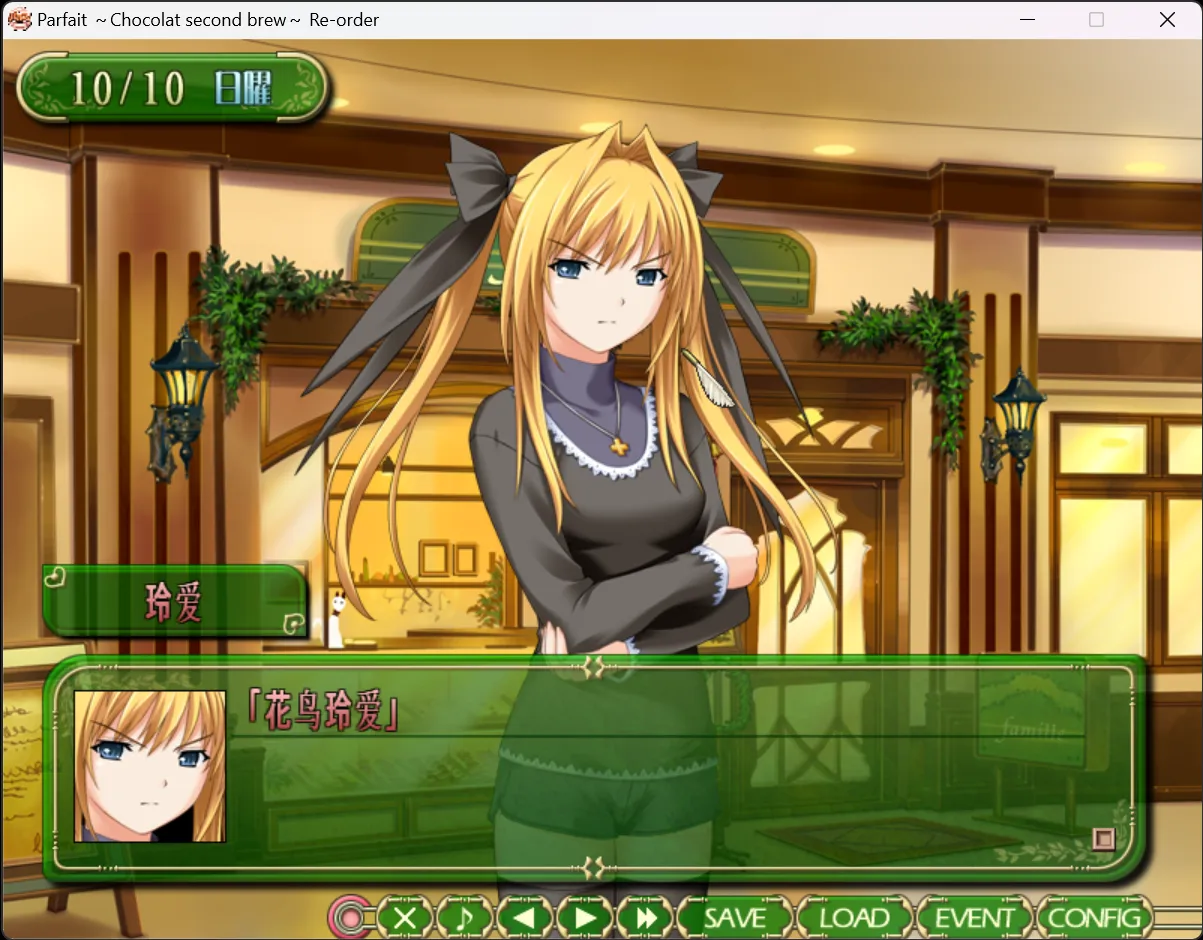Click the dialogue box advance indicator square
Viewport: 1203px width, 940px height.
pos(1103,838)
